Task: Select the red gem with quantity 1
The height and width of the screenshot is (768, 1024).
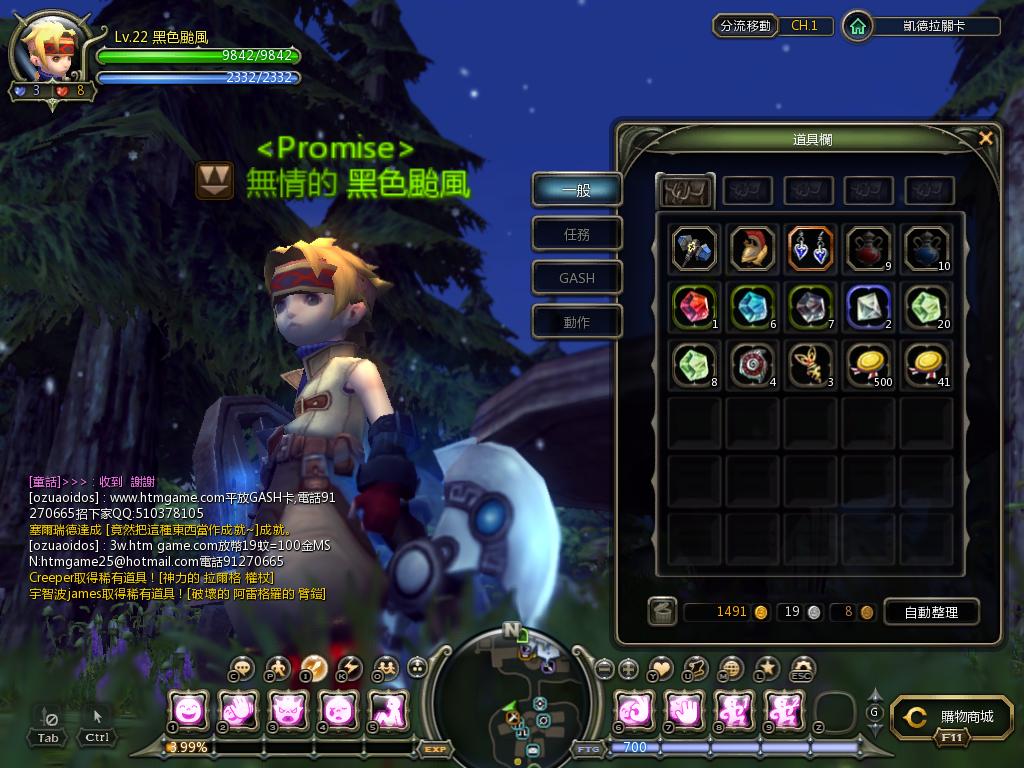Action: click(694, 307)
